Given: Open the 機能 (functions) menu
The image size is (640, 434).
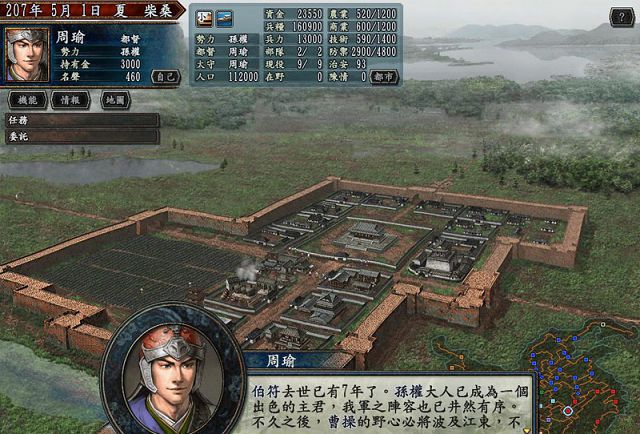Looking at the screenshot, I should click(28, 100).
